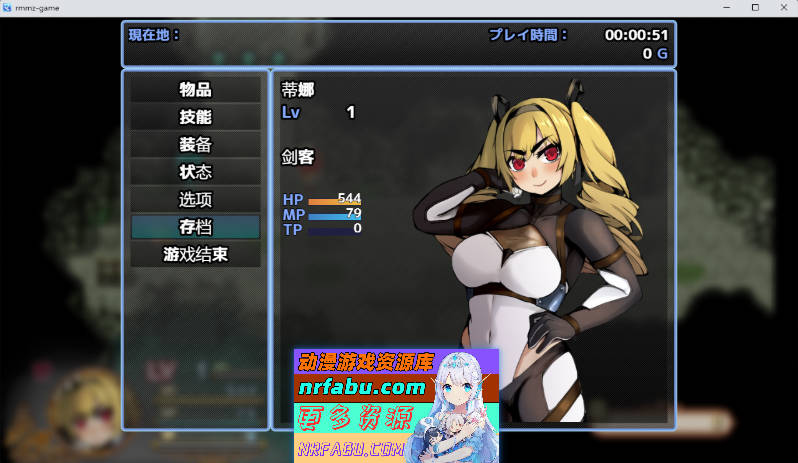Open the 物品 items menu
The width and height of the screenshot is (798, 463).
[195, 90]
